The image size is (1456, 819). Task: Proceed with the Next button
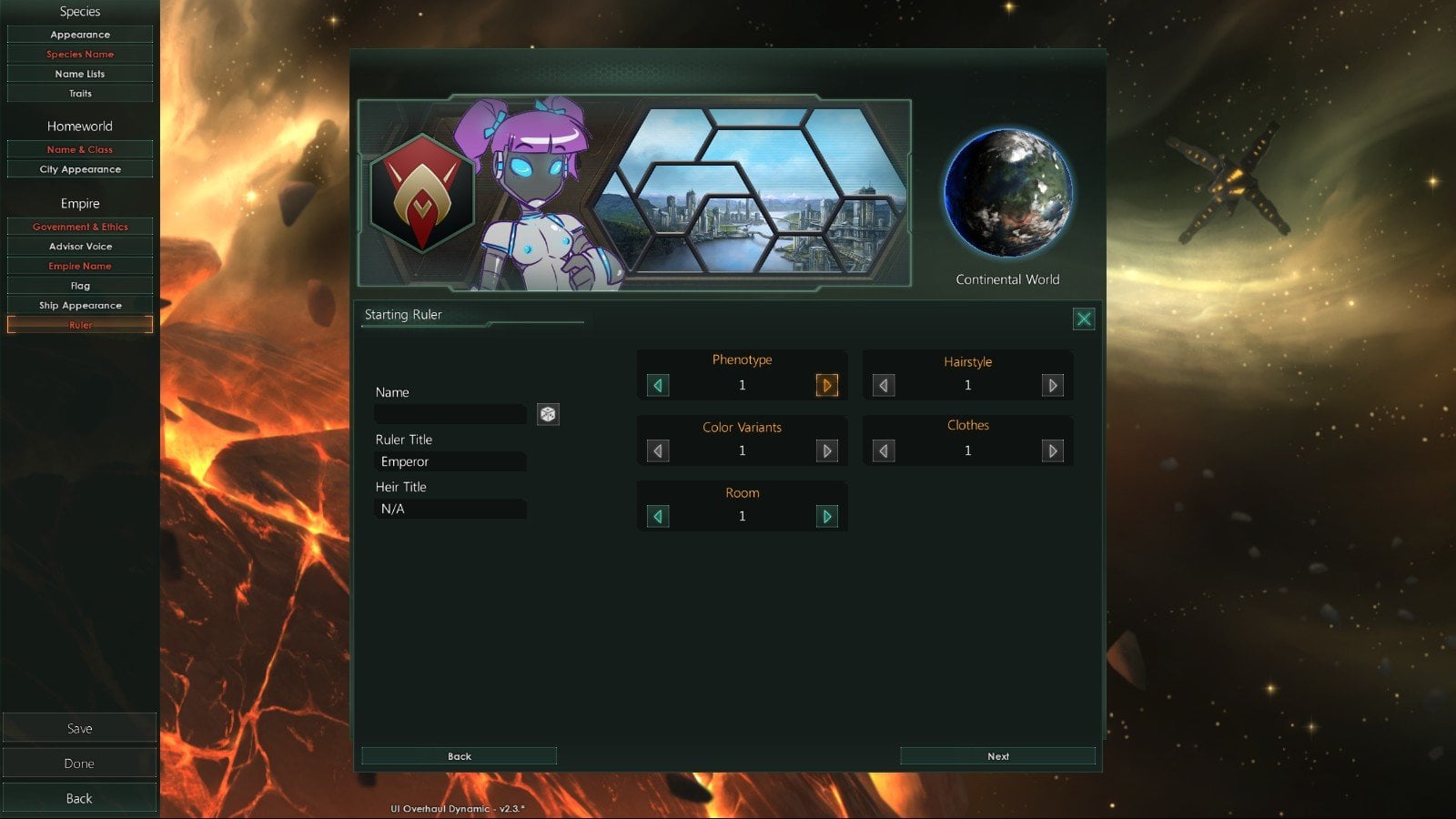tap(997, 756)
